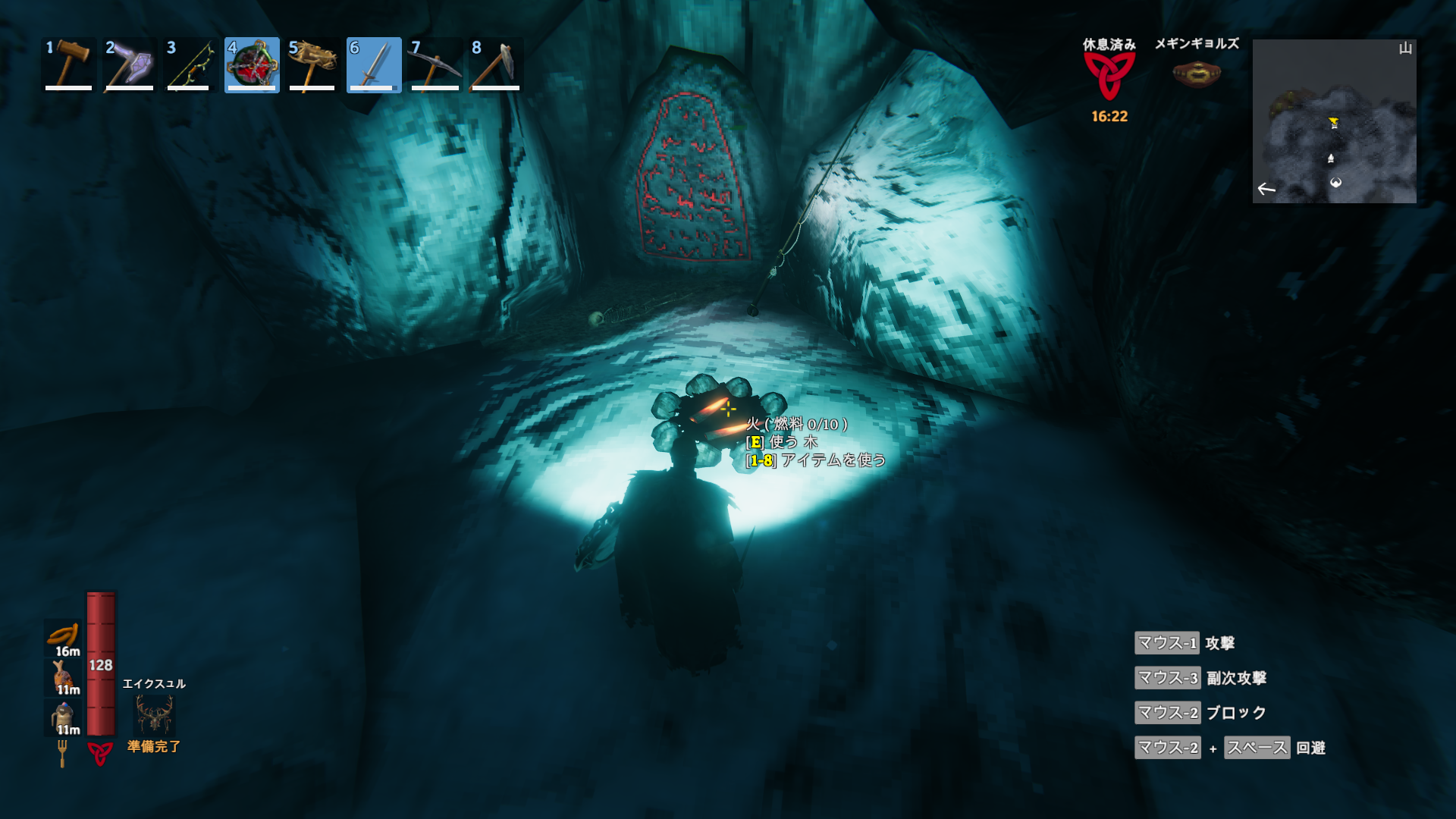The width and height of the screenshot is (1456, 819).
Task: Choose the chained round shield in slot 4
Action: coord(252,65)
